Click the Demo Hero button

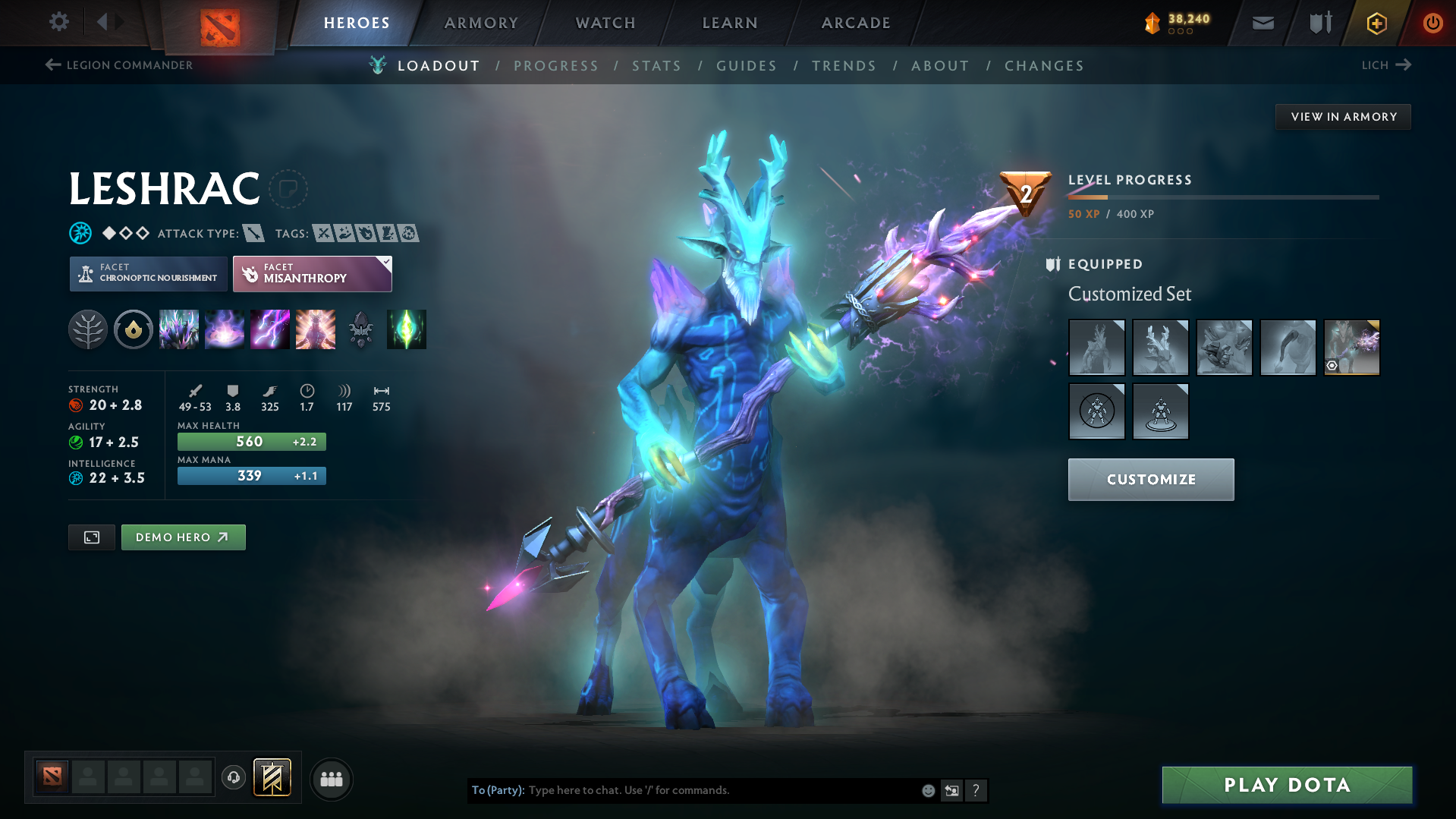(183, 537)
